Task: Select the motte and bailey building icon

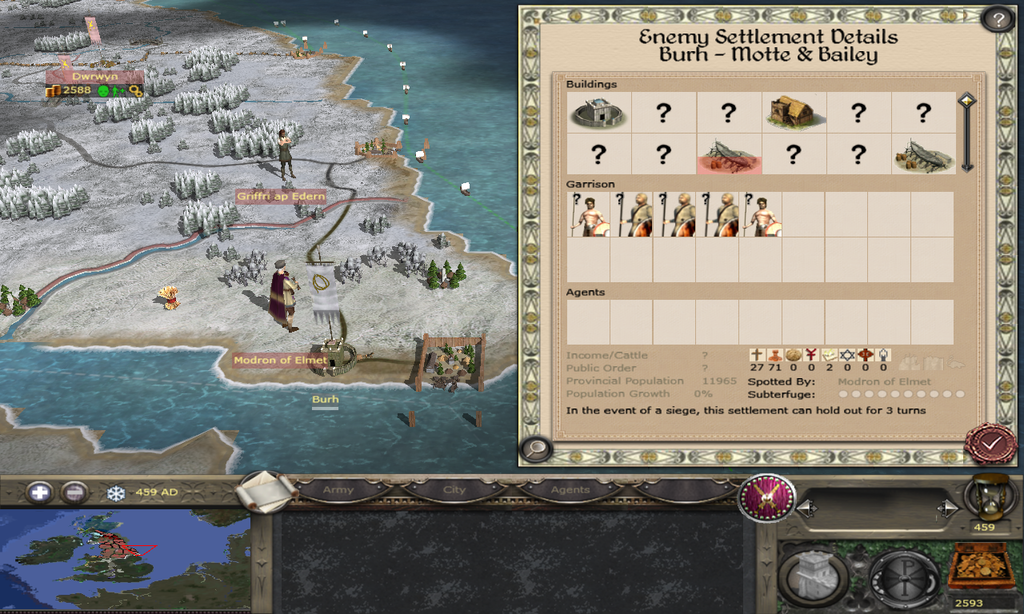Action: pos(598,113)
